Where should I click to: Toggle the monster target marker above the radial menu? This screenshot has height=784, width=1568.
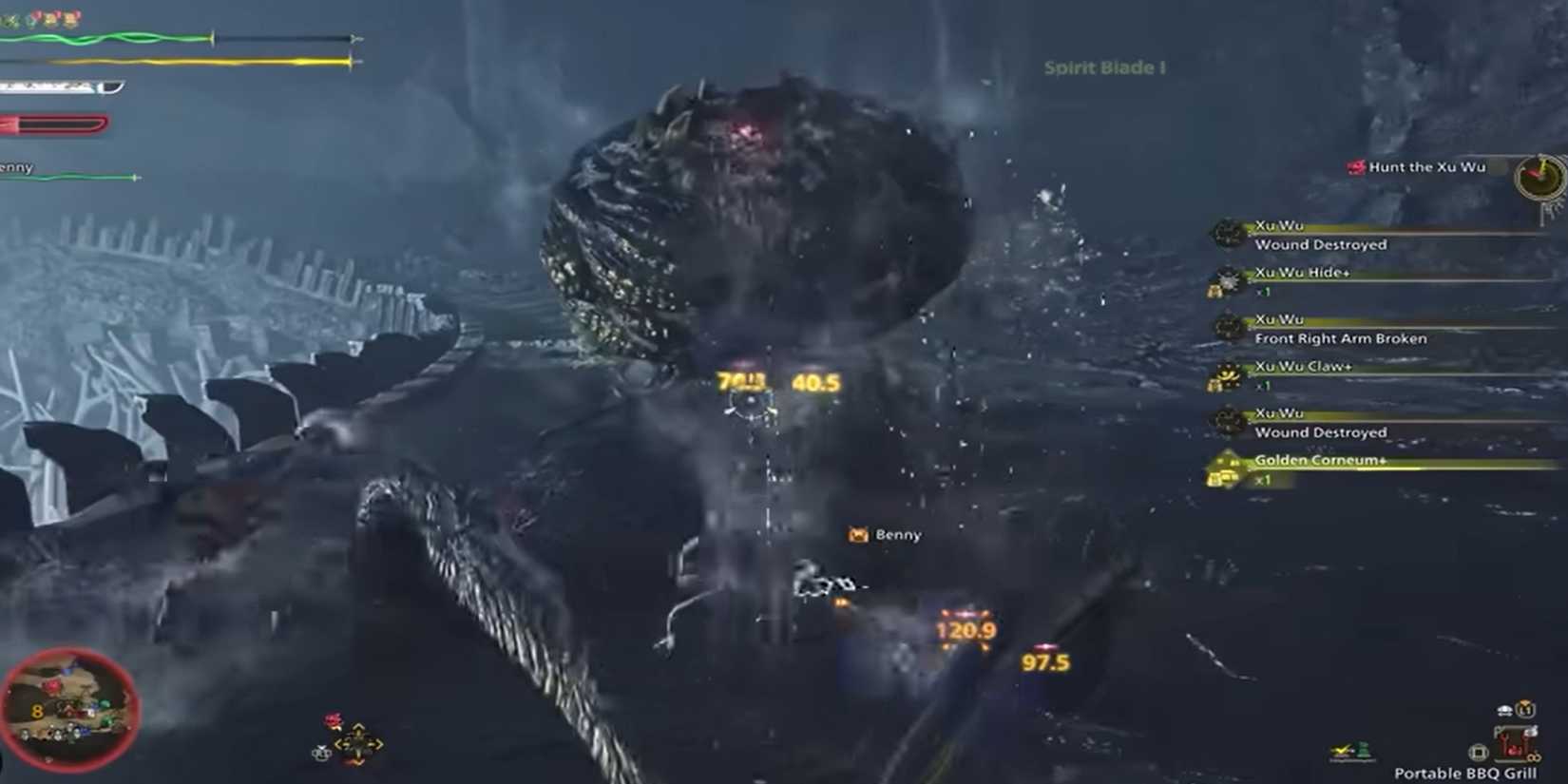click(331, 719)
